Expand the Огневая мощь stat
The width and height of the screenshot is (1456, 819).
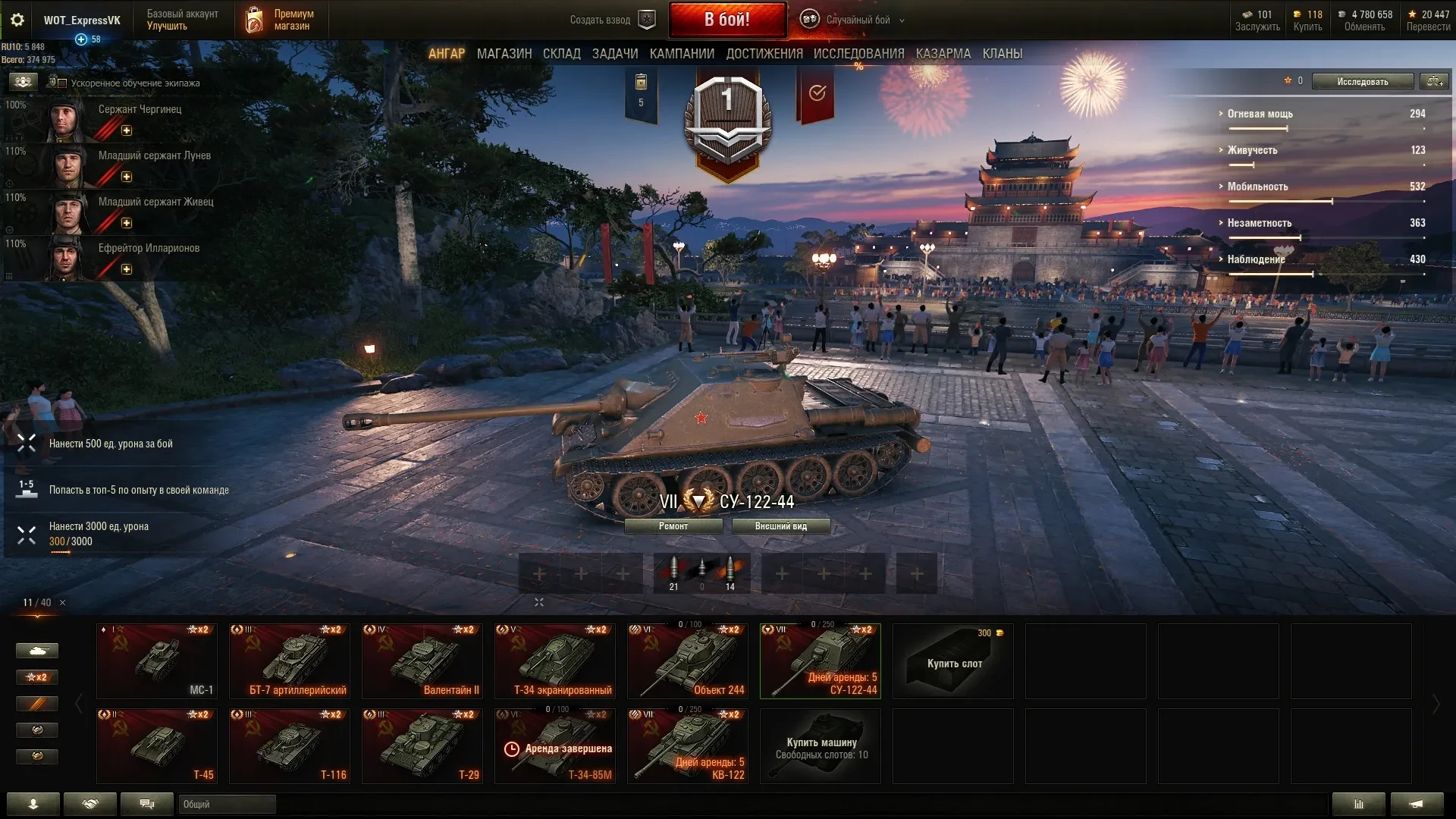pos(1260,114)
